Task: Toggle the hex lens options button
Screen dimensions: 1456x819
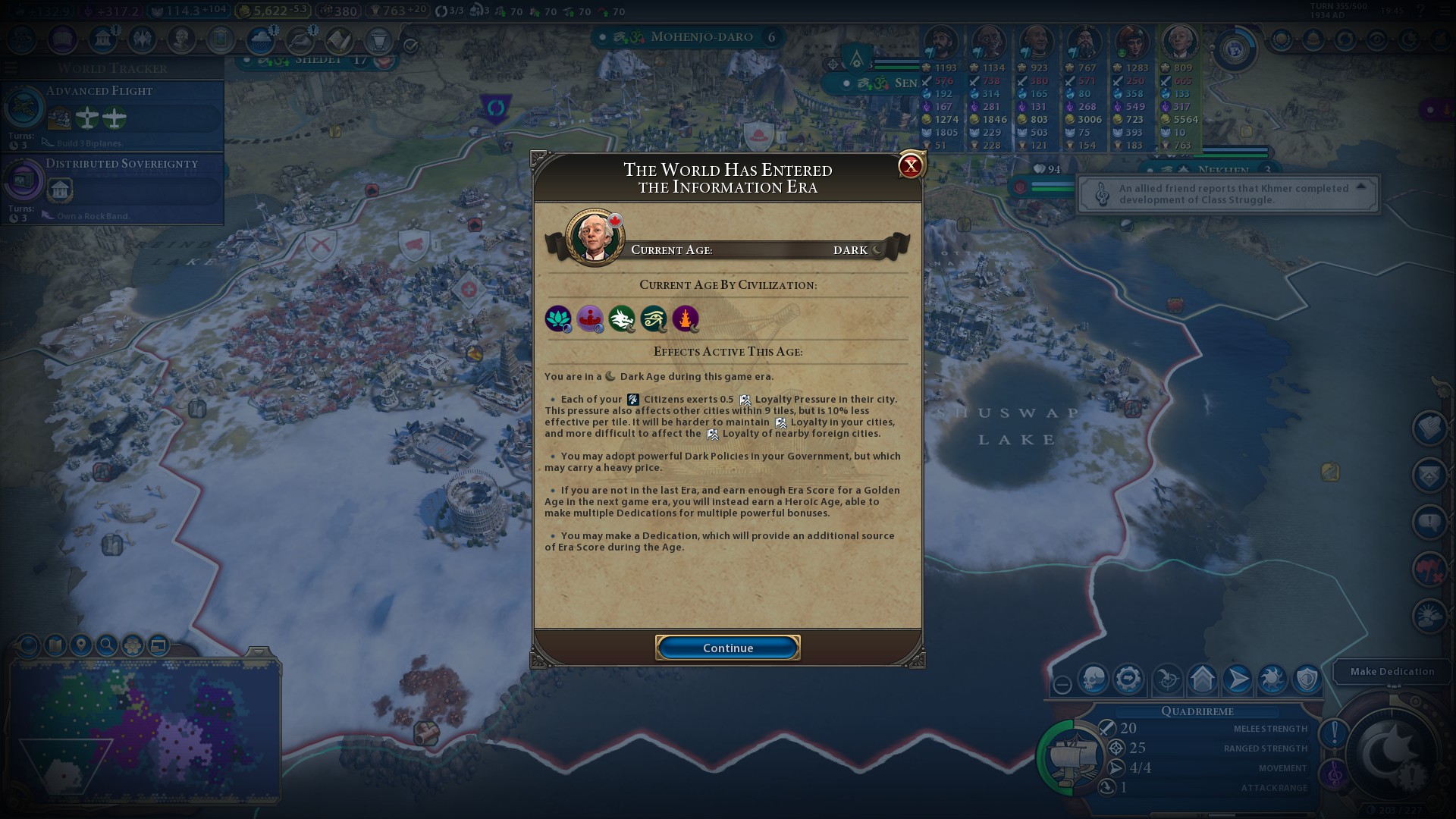Action: 133,645
